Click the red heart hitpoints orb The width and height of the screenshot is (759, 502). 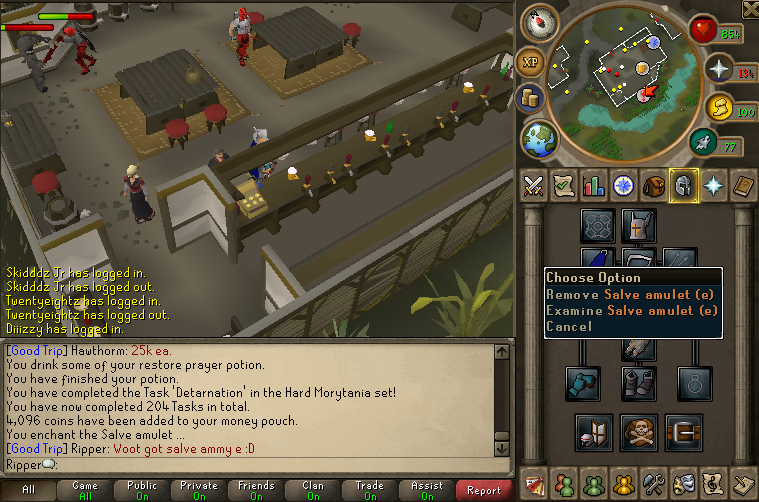(x=705, y=30)
